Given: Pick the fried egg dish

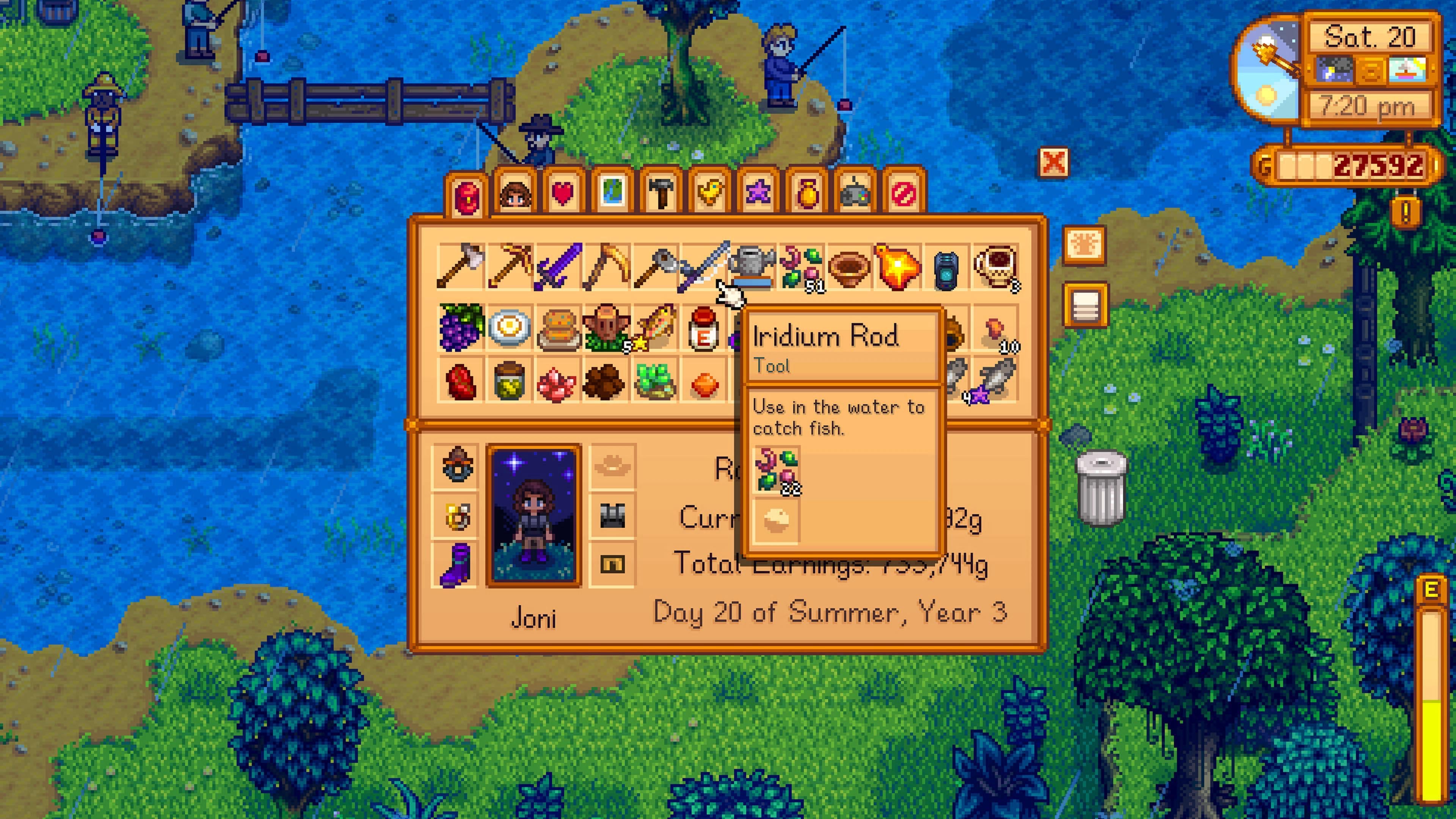Looking at the screenshot, I should click(510, 327).
